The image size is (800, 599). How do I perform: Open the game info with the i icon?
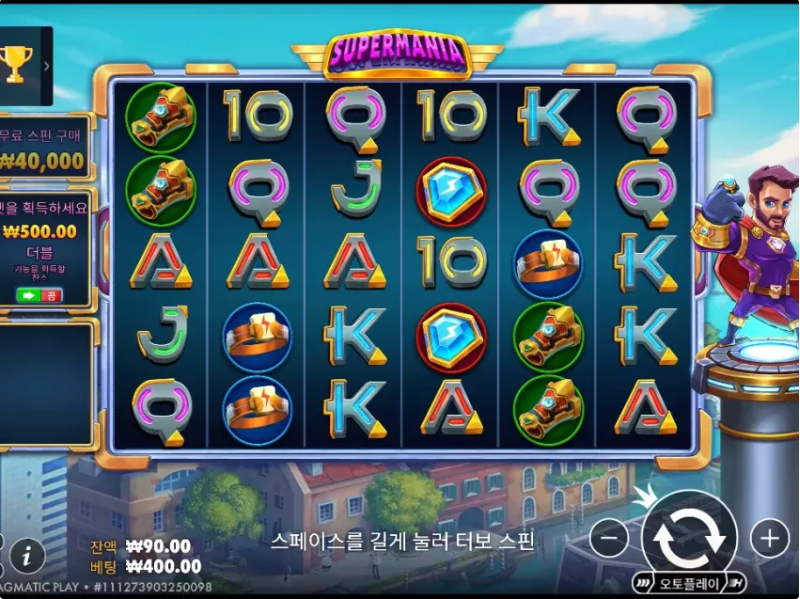click(27, 554)
